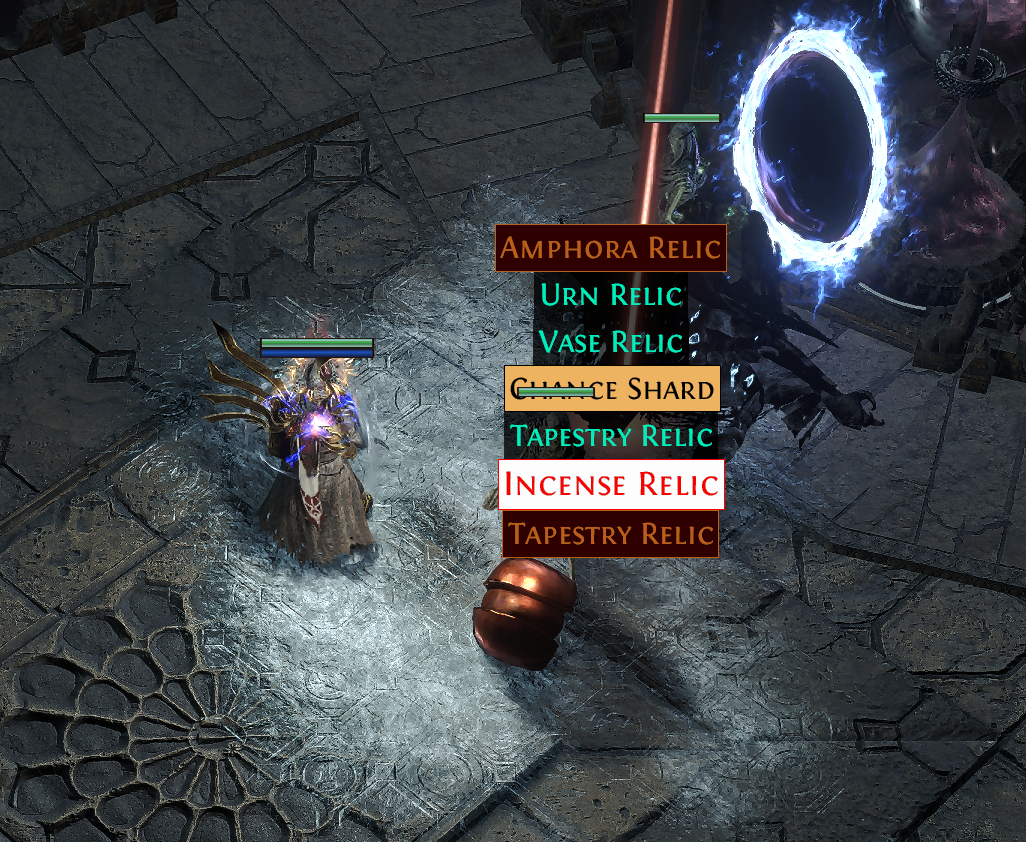Screen dimensions: 1026x842
Task: Loot the Urn Relic label
Action: click(x=610, y=295)
